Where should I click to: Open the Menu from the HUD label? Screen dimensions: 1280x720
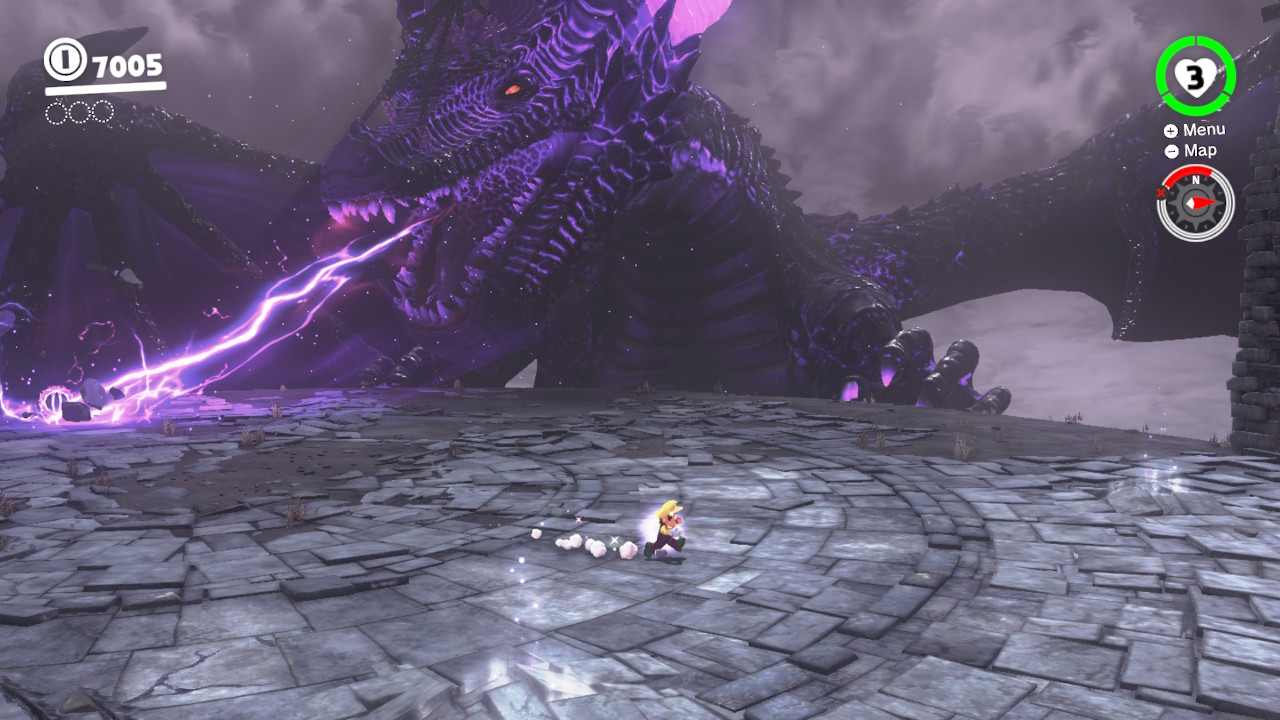point(1194,130)
